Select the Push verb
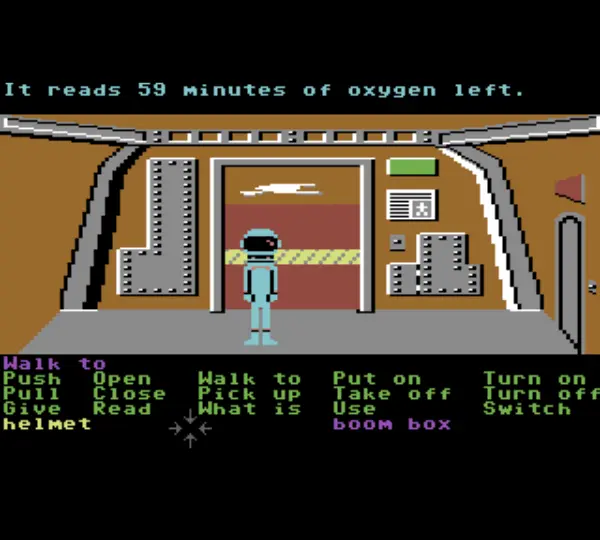The image size is (600, 540). tap(31, 379)
